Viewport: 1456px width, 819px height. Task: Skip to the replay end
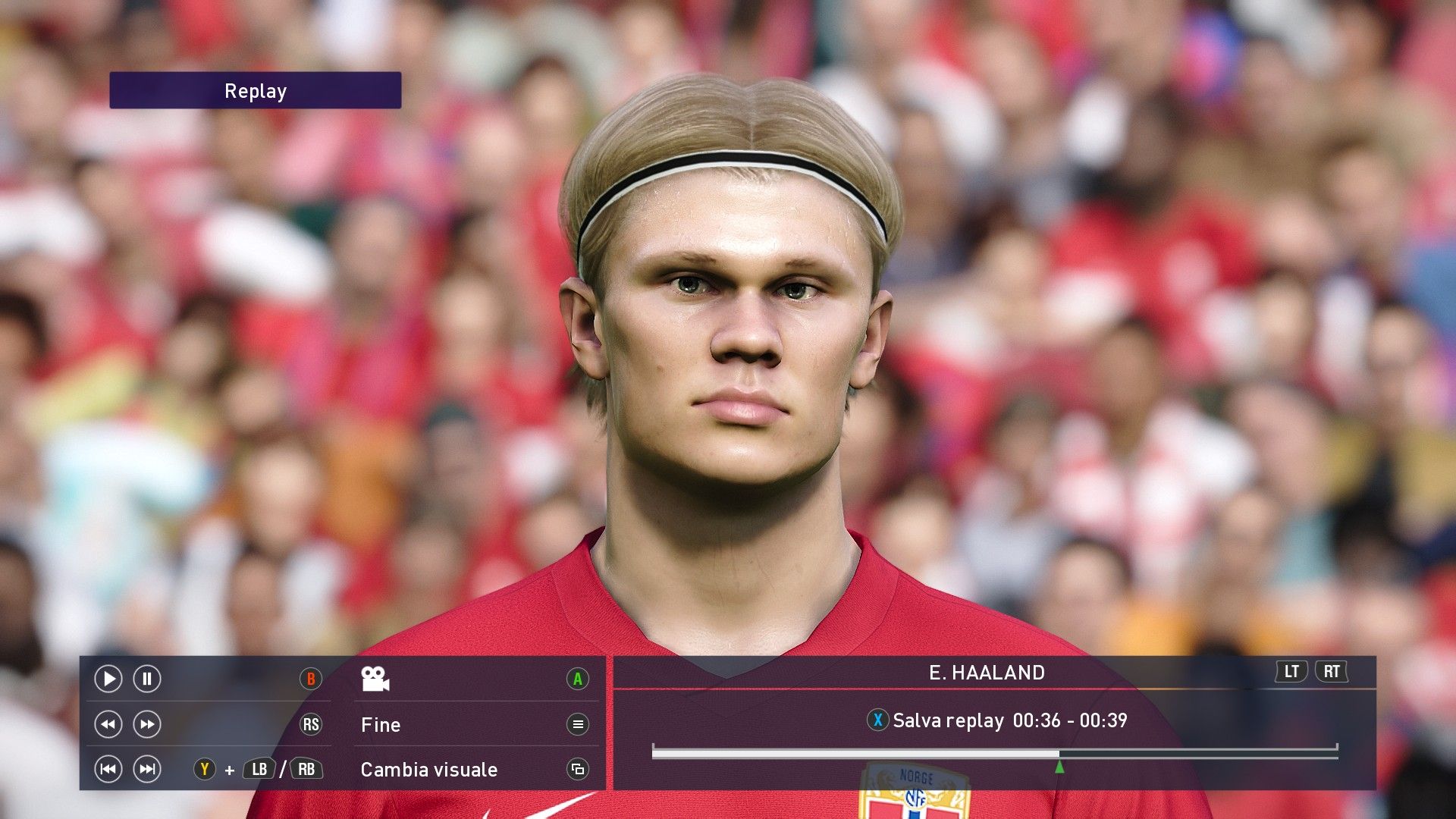pos(147,770)
